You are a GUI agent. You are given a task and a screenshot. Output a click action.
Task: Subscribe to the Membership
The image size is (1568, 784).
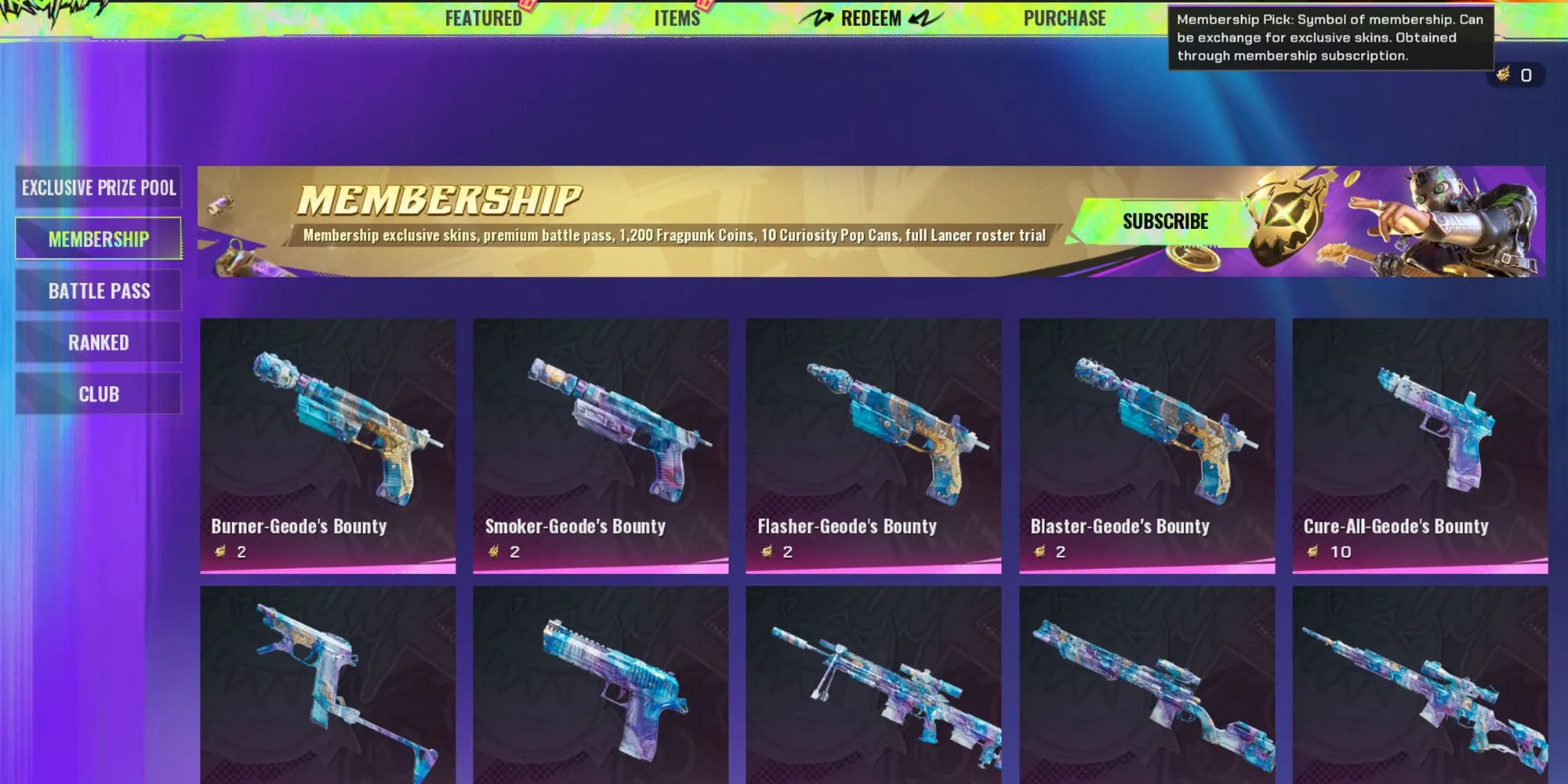(1165, 222)
